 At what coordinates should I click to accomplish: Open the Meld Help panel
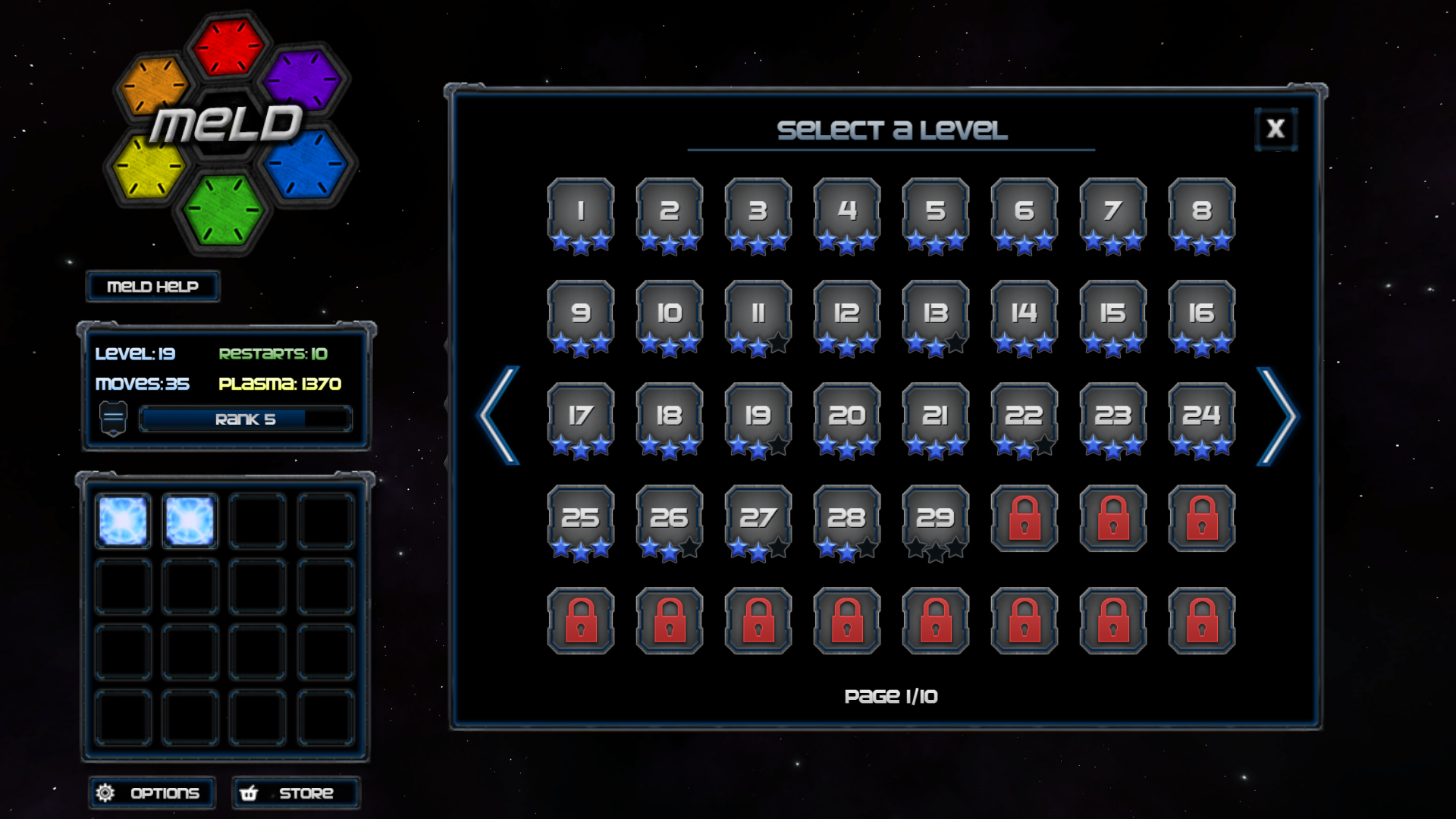click(152, 287)
